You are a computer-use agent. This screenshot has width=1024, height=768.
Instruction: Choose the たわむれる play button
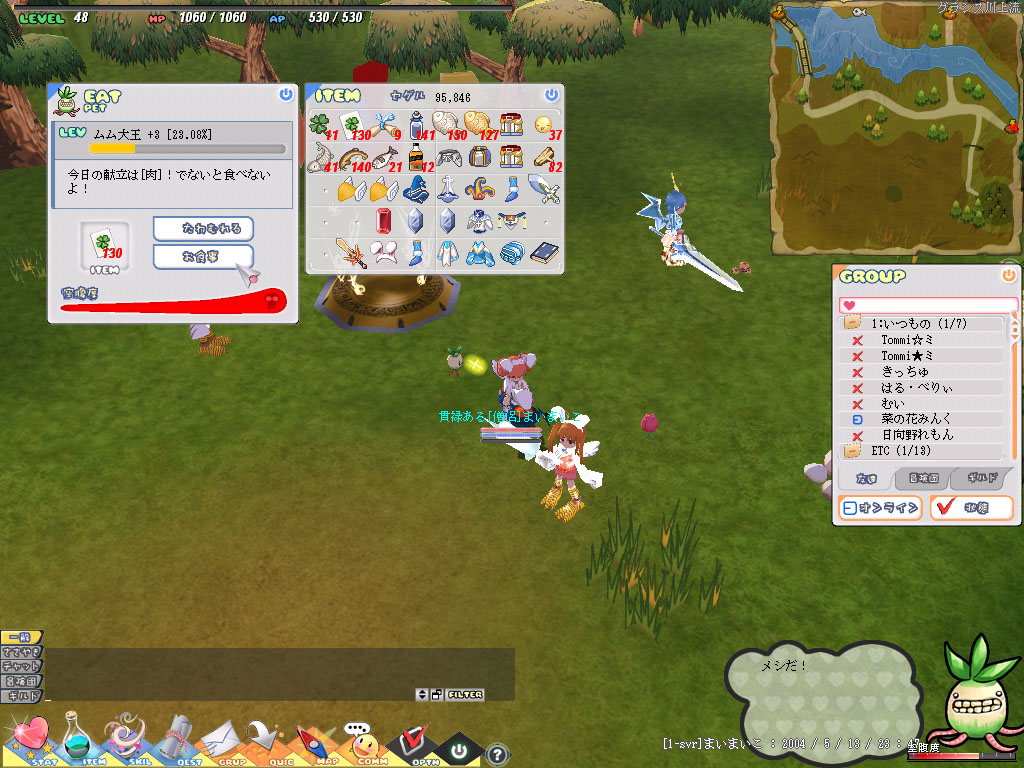tap(203, 229)
